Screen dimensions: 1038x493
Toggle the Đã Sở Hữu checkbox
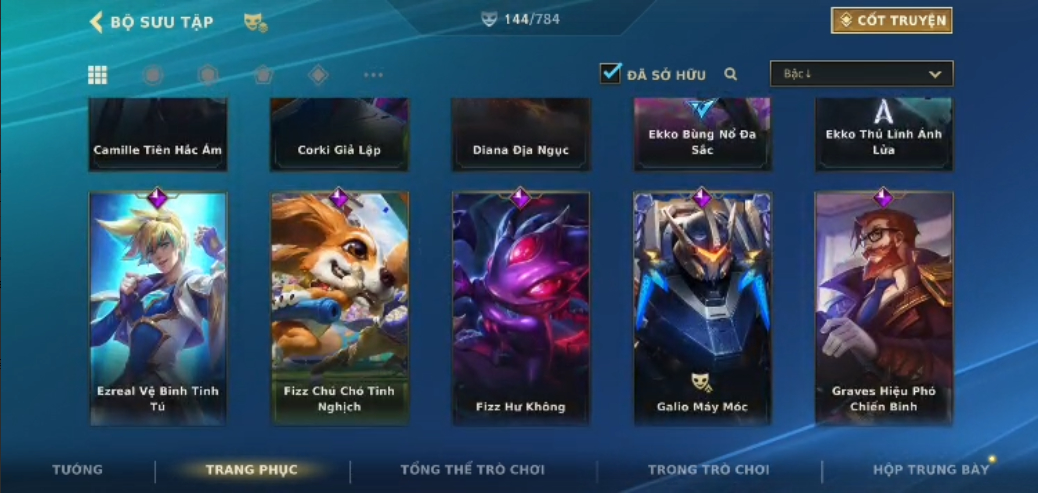coord(610,73)
